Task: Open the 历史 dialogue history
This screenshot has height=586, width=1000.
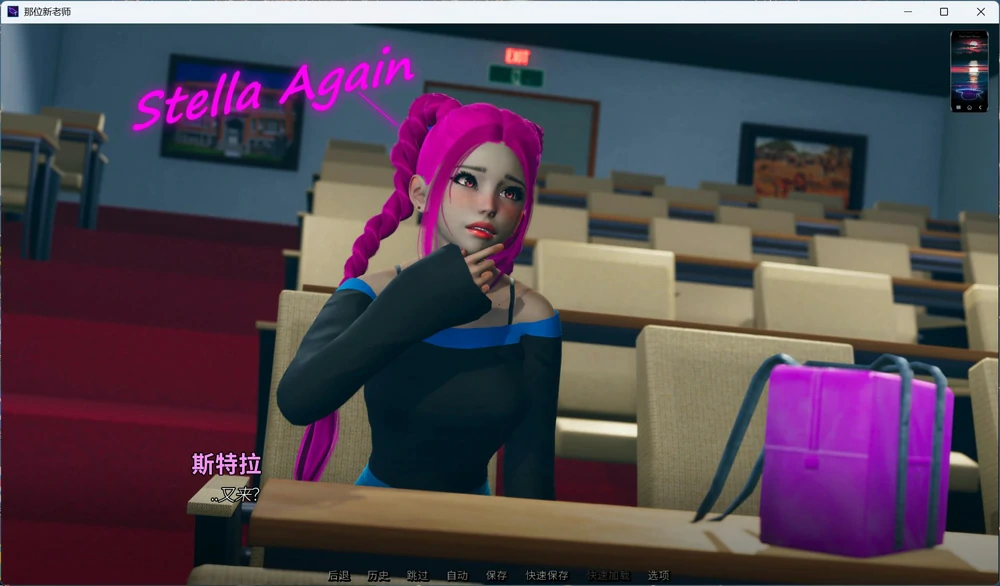Action: [x=378, y=576]
